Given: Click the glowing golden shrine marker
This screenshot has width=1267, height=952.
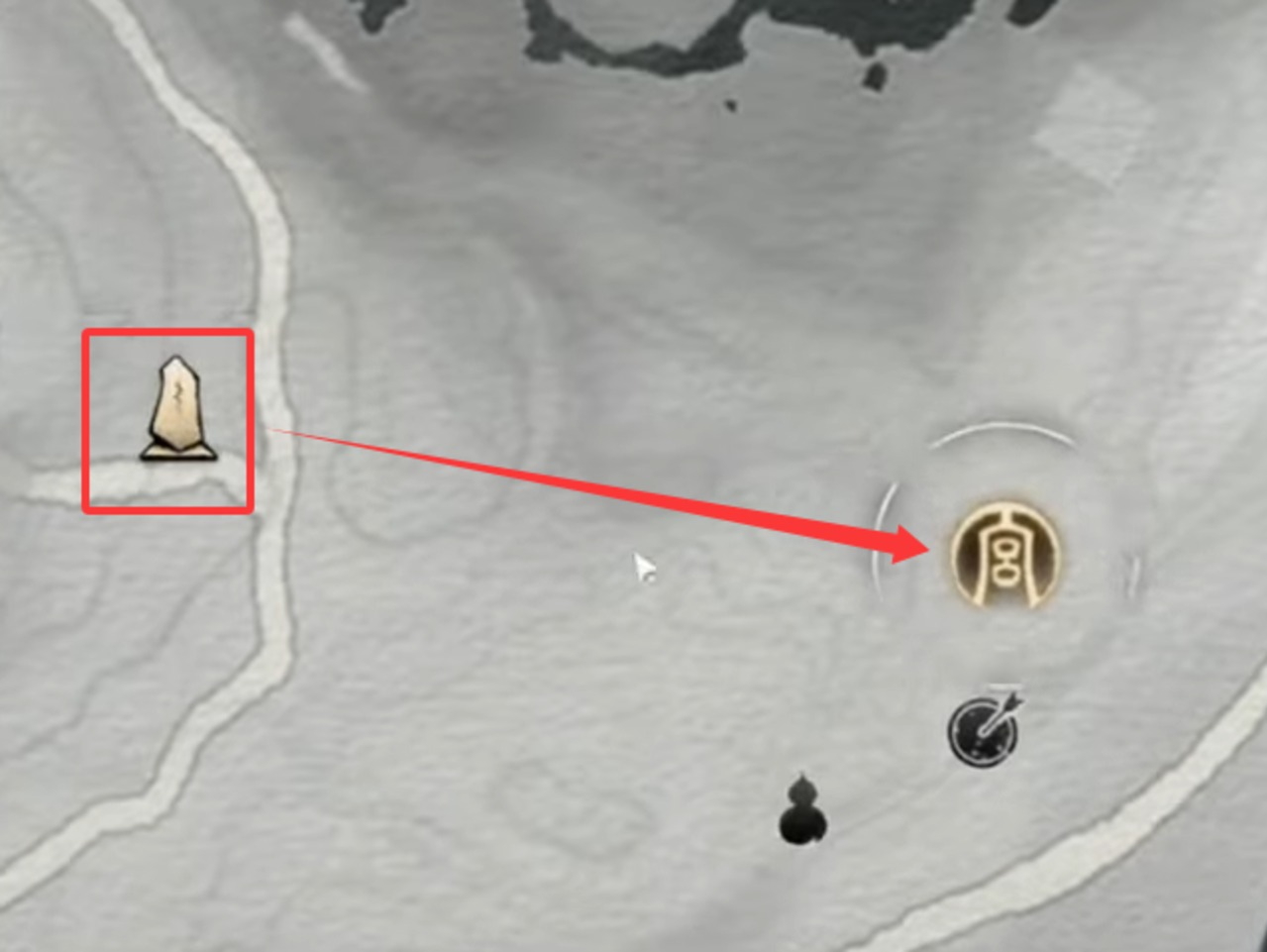Looking at the screenshot, I should [1004, 555].
